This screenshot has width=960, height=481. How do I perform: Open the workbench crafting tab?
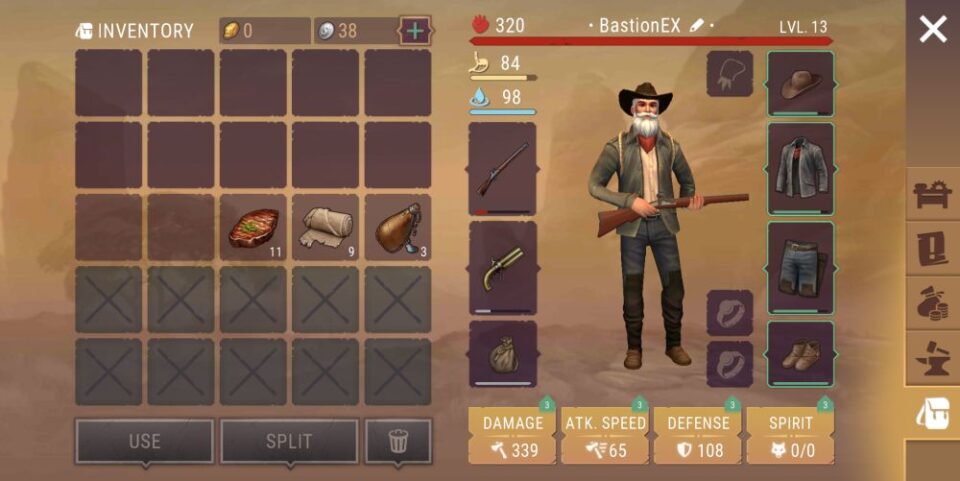(x=932, y=195)
